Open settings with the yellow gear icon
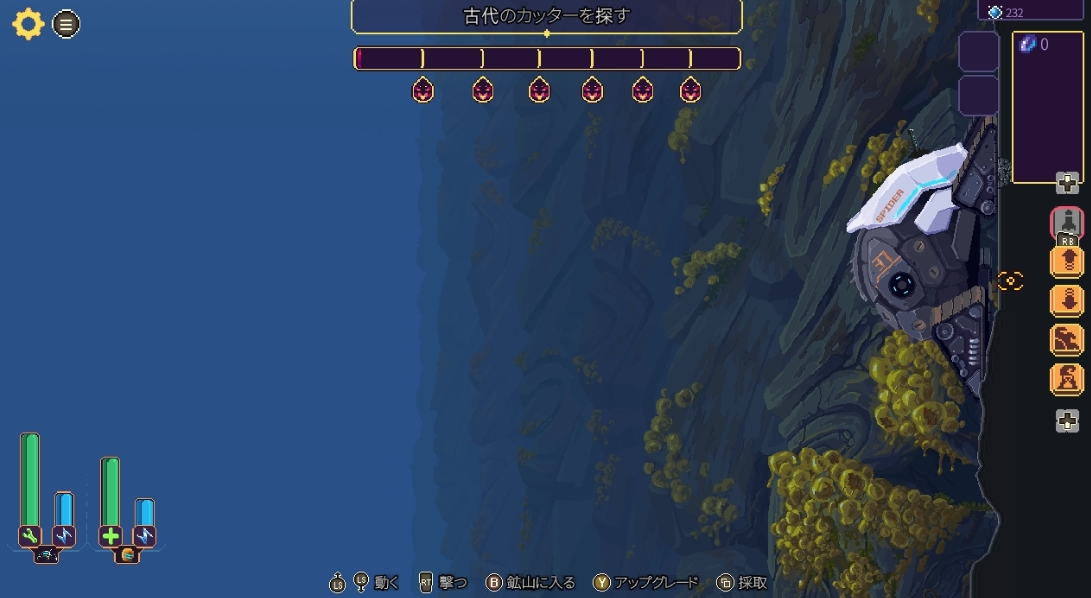The width and height of the screenshot is (1091, 598). [27, 24]
